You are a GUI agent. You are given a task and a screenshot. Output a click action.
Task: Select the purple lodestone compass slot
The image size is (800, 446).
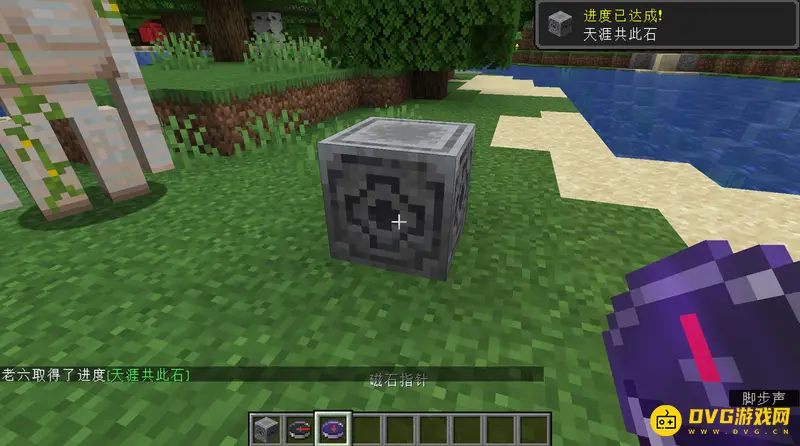(332, 430)
